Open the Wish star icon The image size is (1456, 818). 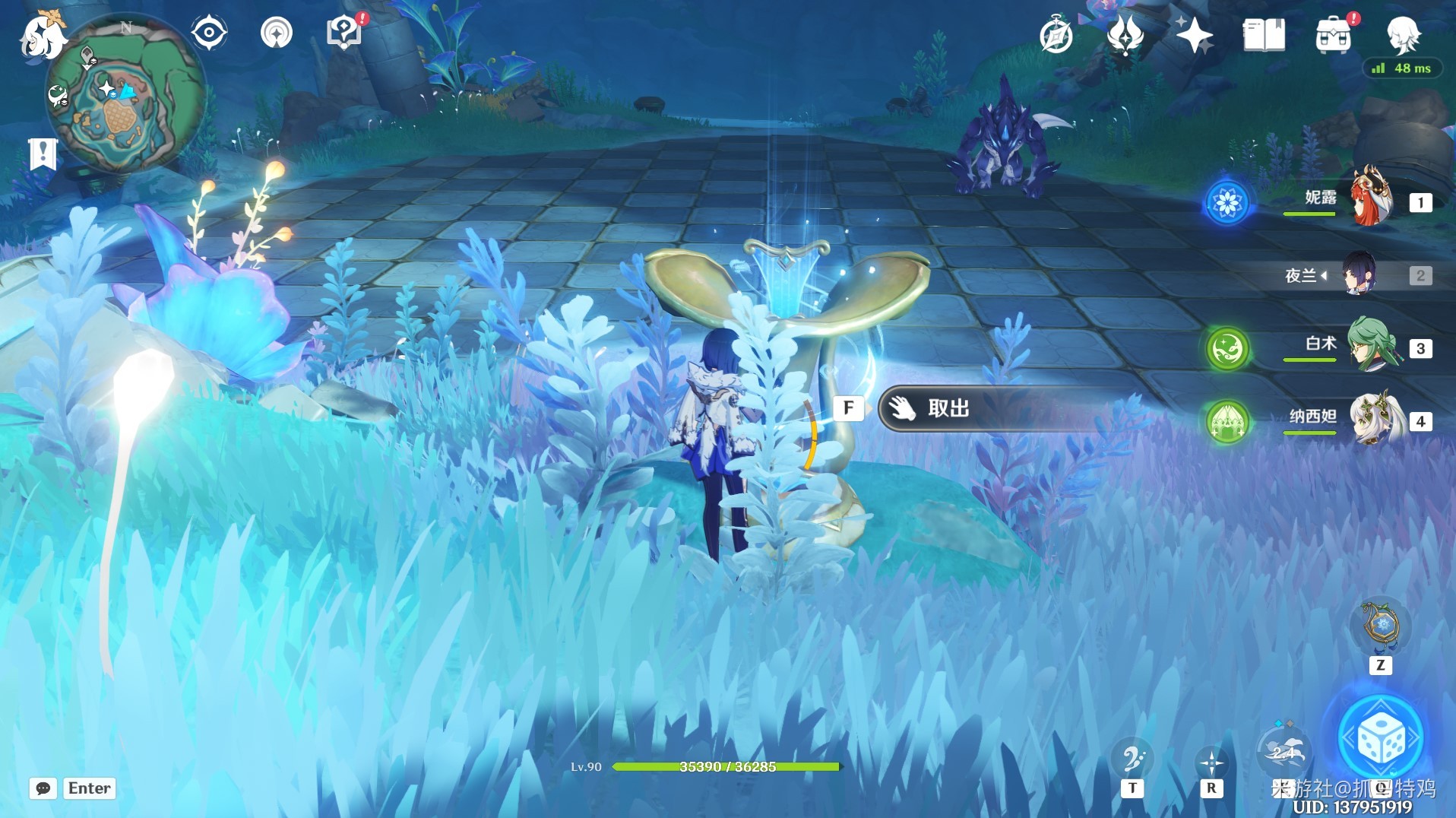[1194, 36]
